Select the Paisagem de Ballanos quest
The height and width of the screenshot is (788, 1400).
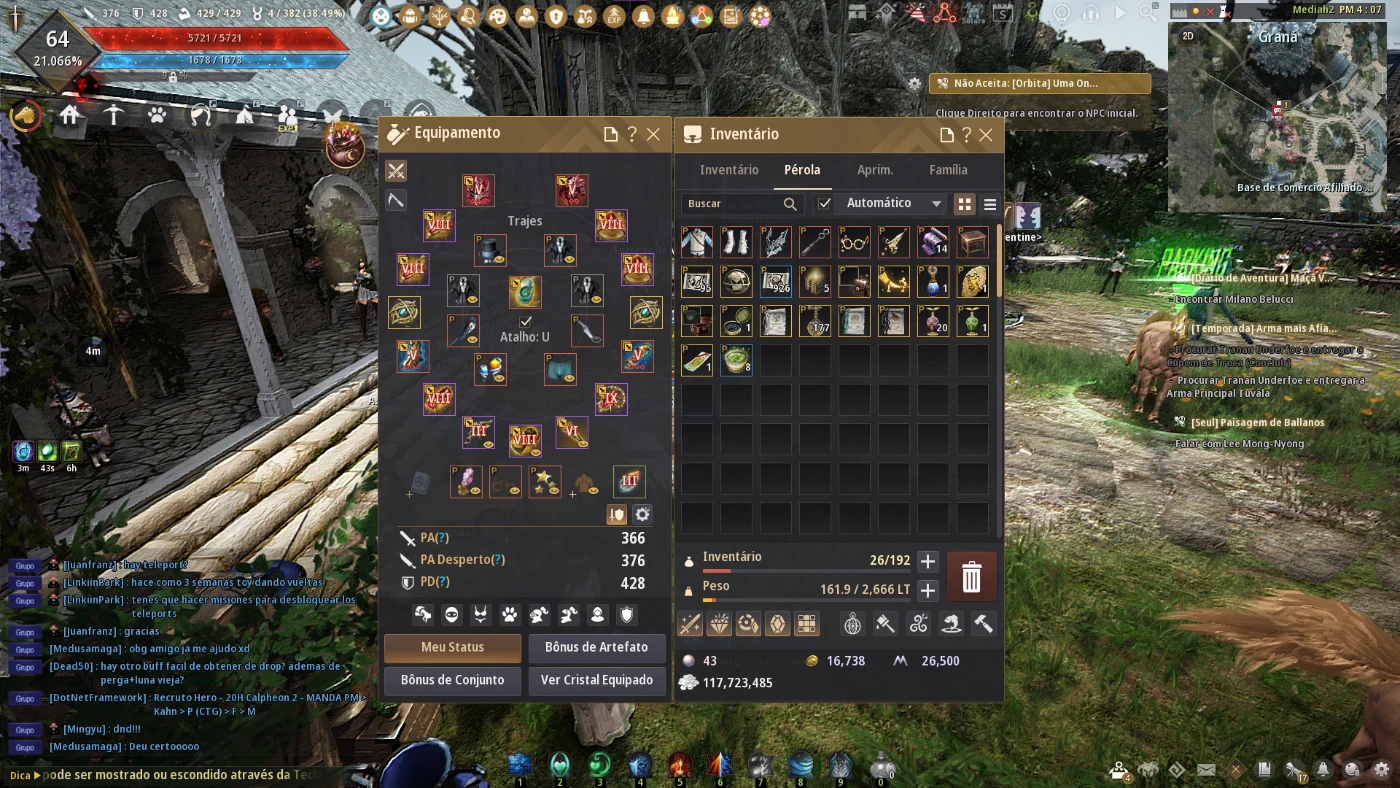(x=1257, y=422)
